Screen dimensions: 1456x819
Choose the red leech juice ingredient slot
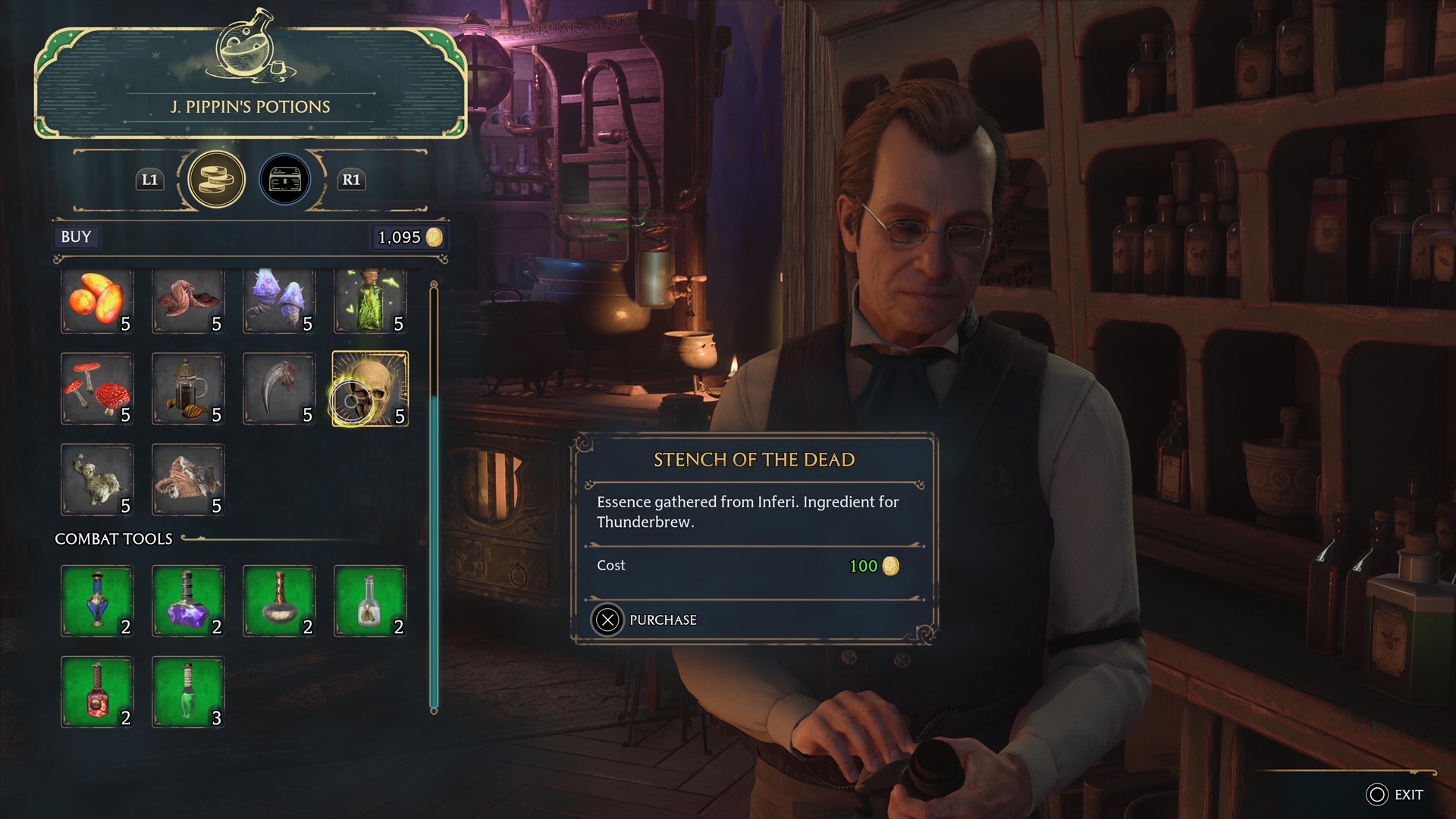tap(188, 301)
